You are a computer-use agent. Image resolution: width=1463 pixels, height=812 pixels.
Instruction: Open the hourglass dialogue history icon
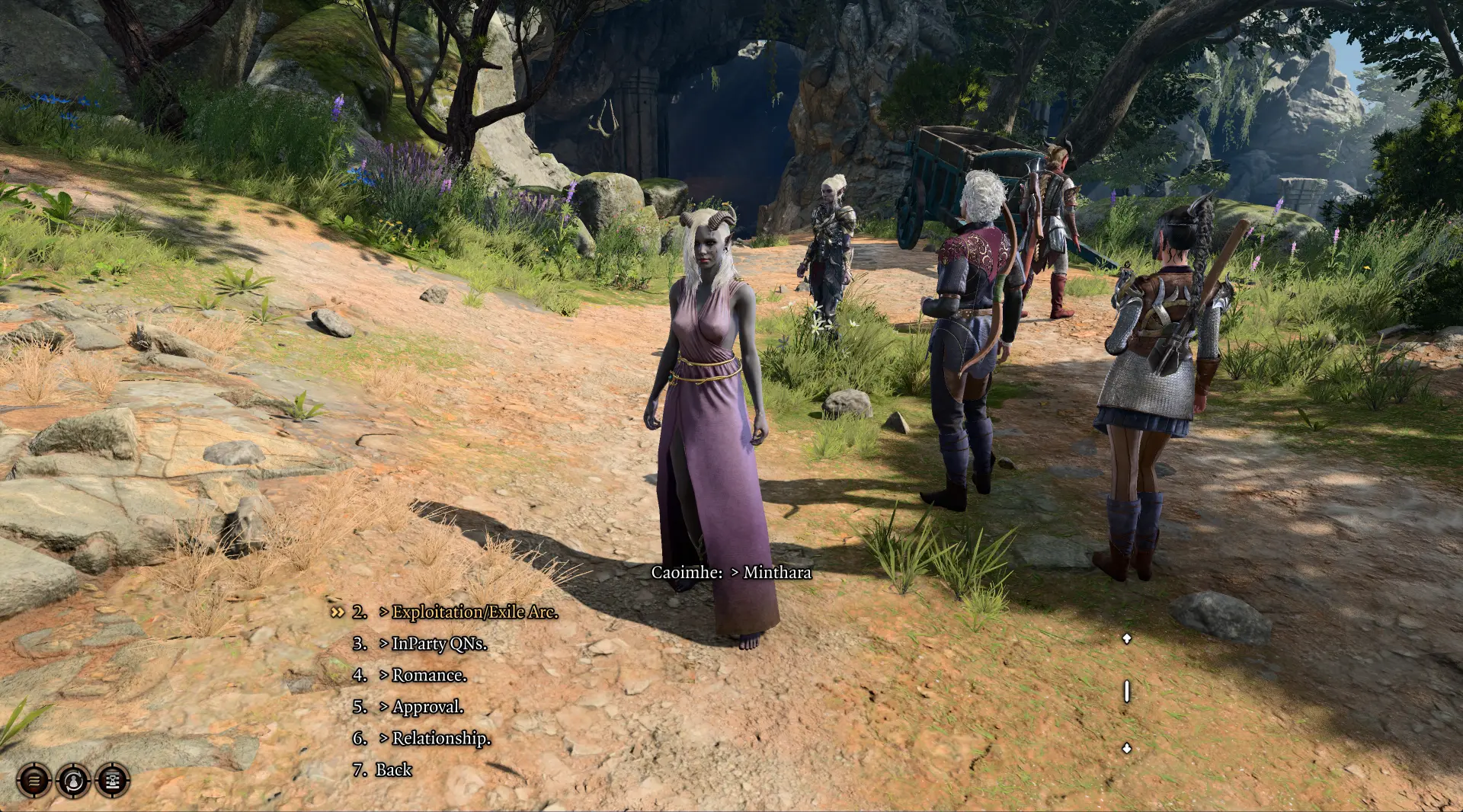tap(113, 780)
